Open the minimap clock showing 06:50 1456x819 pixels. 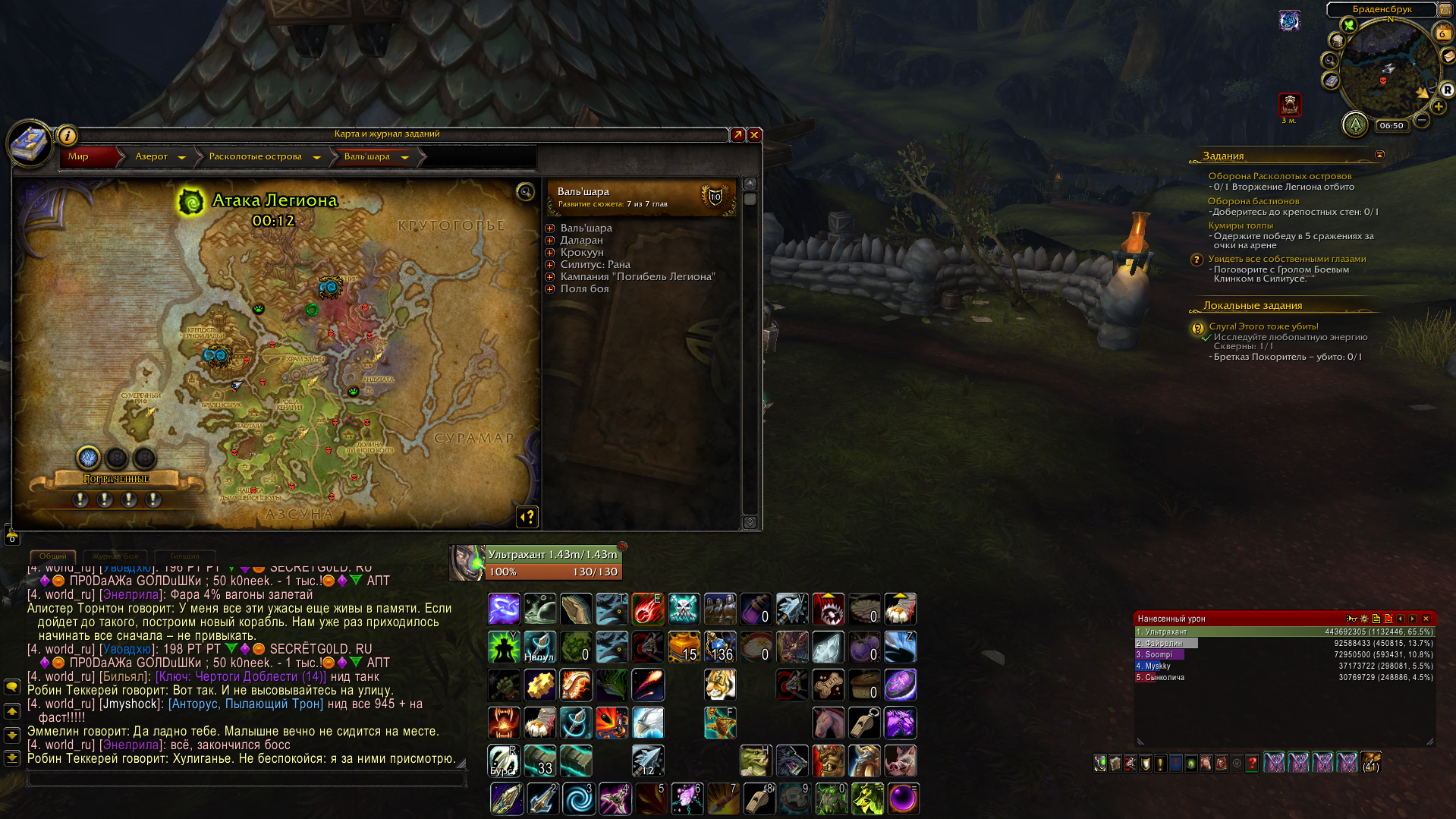tap(1391, 126)
